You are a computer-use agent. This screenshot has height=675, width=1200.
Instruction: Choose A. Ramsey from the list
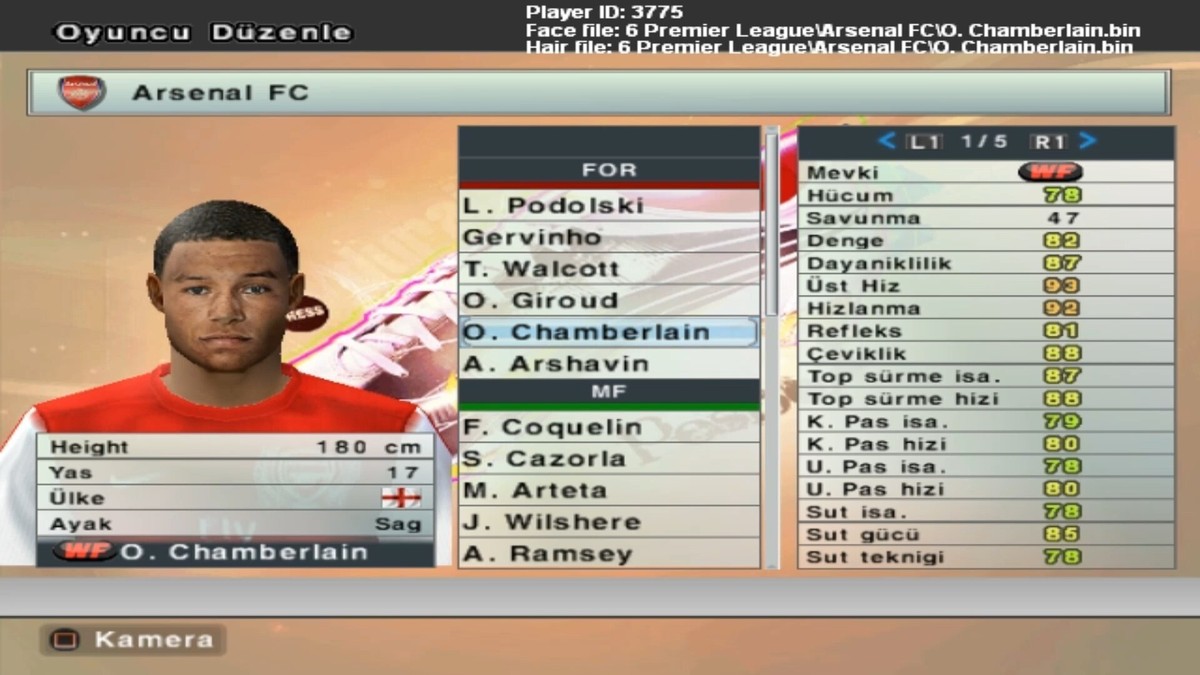point(608,554)
